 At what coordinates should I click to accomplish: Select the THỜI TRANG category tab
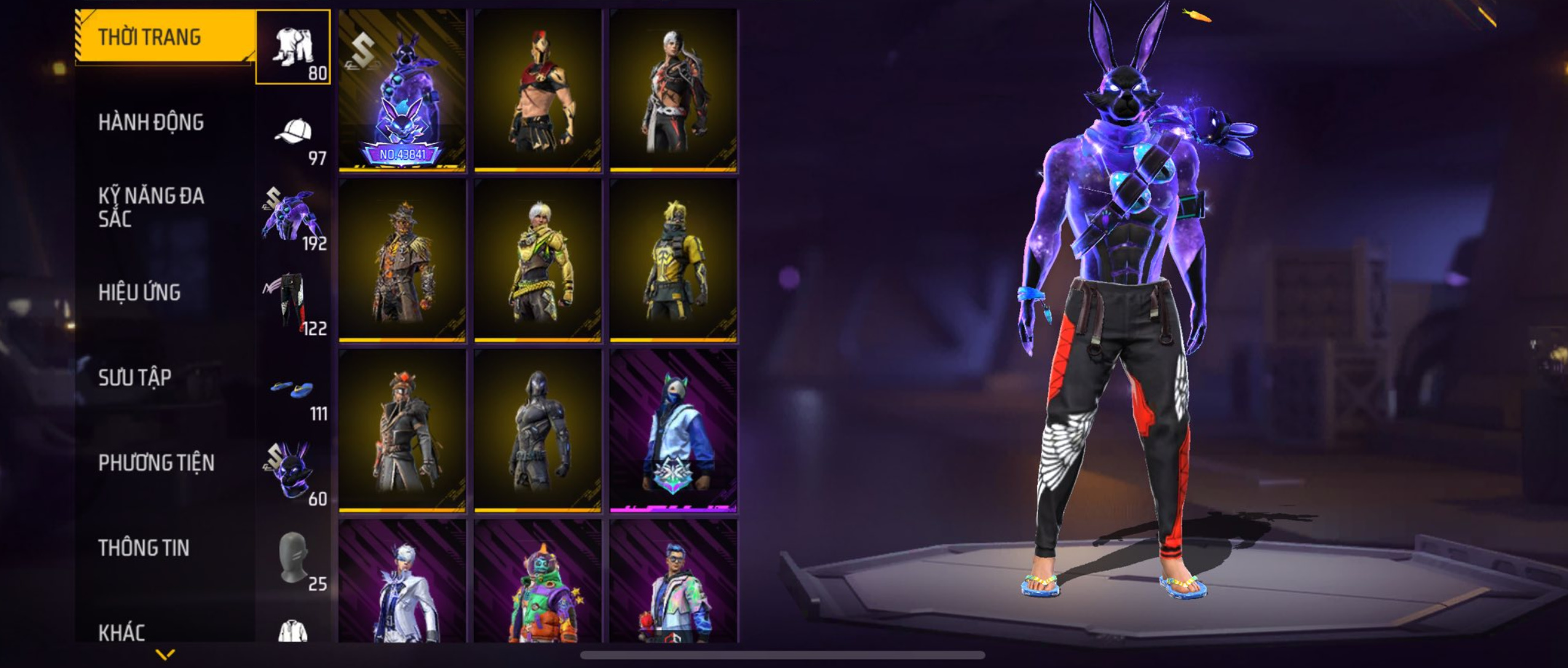(149, 37)
